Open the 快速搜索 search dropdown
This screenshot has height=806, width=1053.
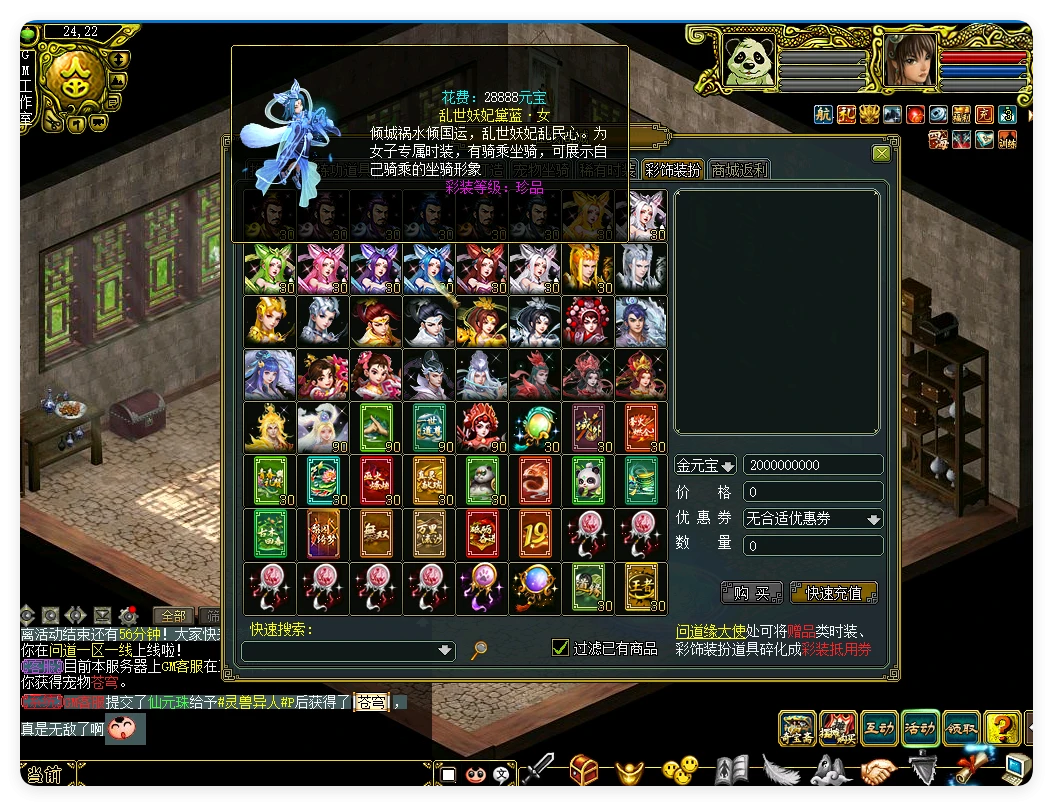(x=446, y=650)
